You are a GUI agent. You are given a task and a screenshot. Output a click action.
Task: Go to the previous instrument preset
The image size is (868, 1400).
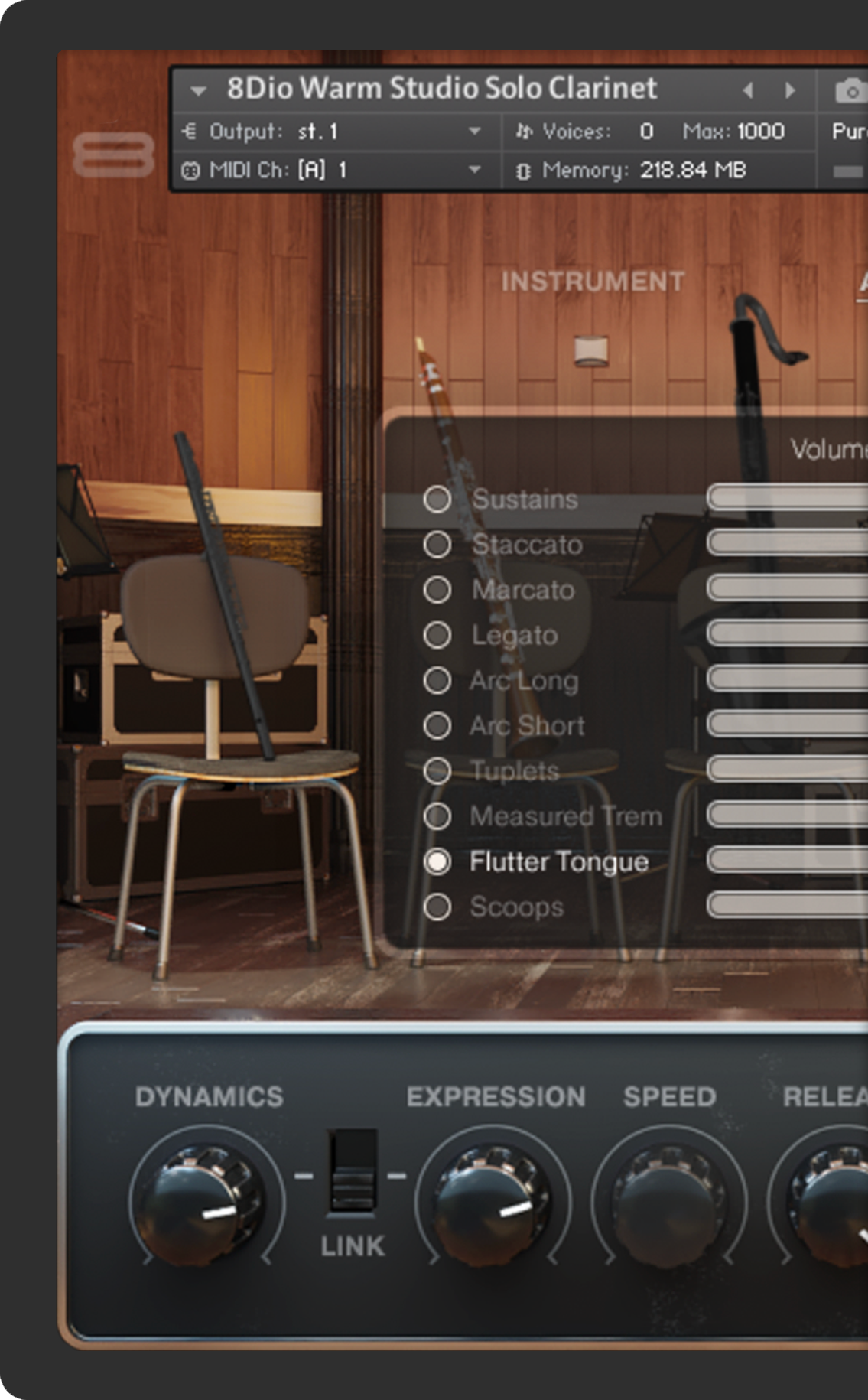(748, 90)
